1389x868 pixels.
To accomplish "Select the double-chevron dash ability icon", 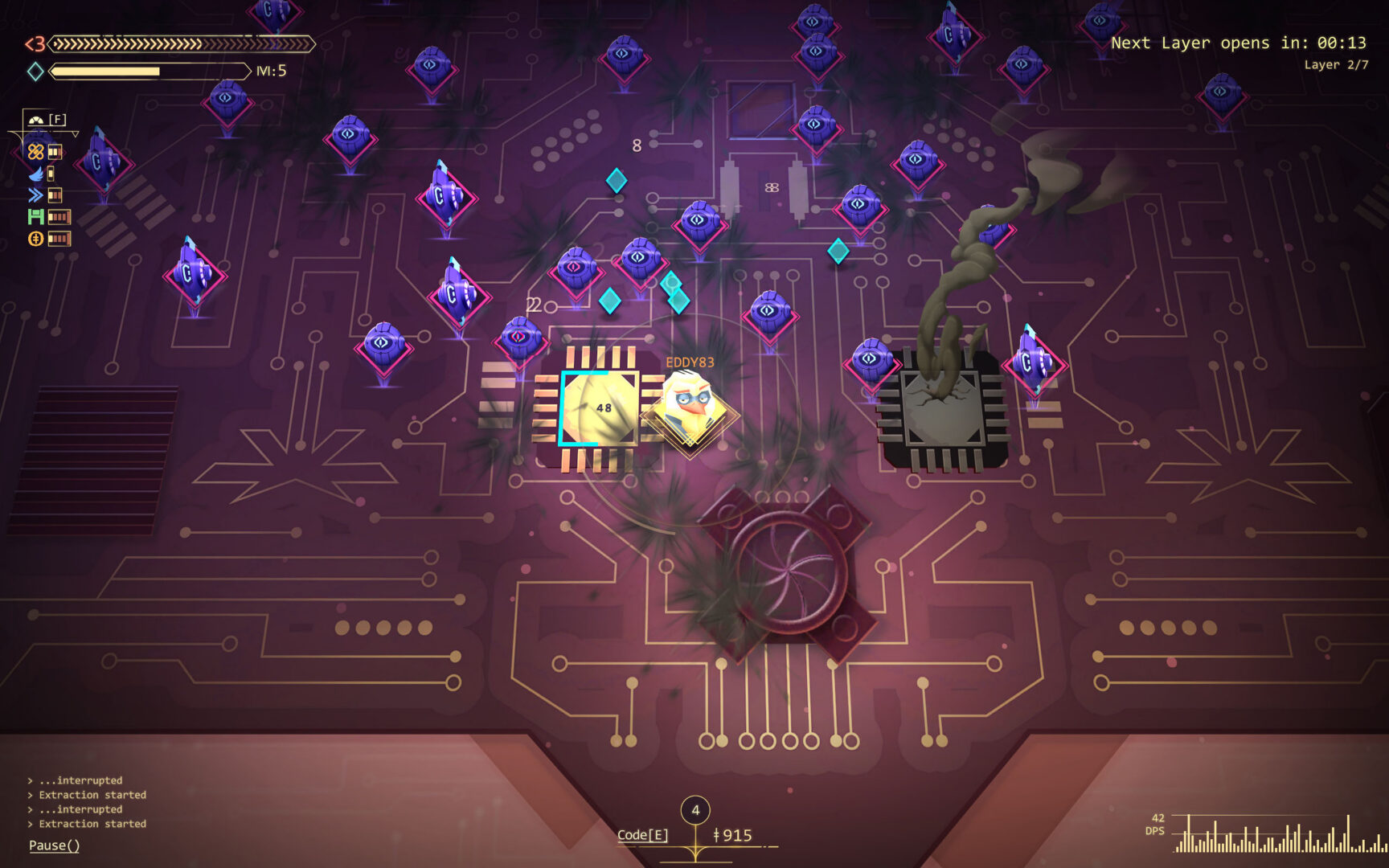I will [35, 194].
